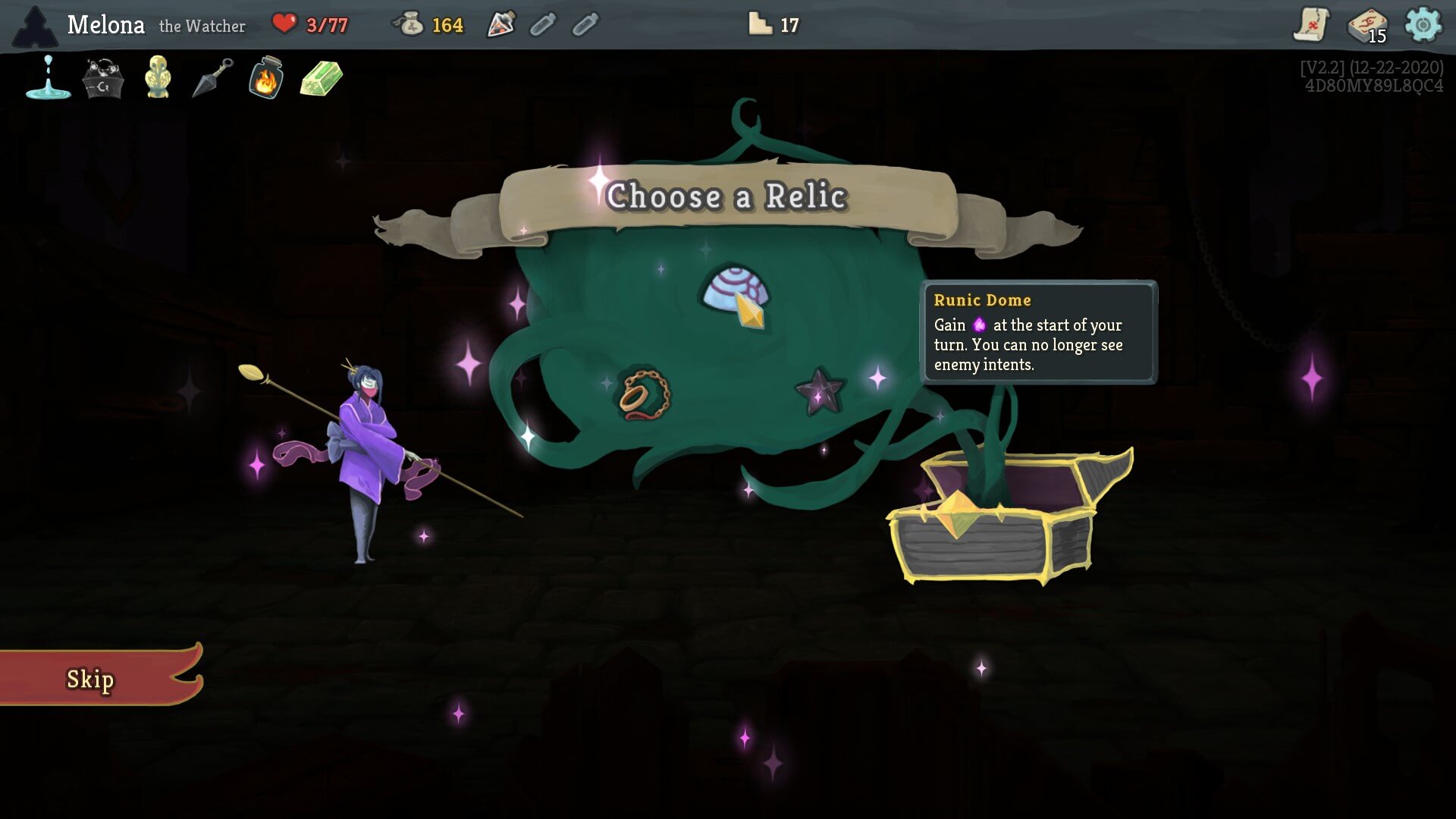Click the floor number indicator showing 17

pos(770,24)
